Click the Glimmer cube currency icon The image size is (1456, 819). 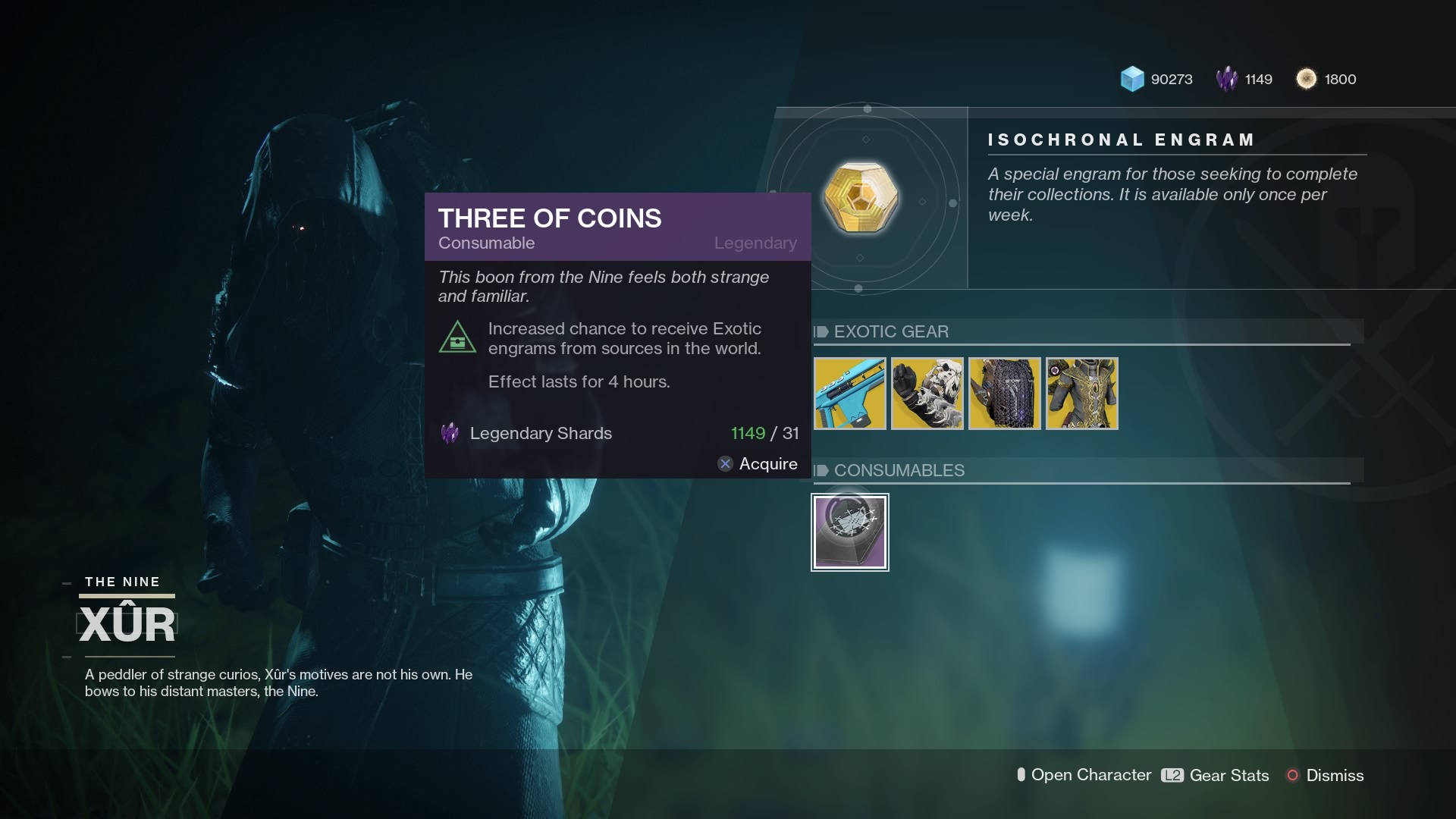[1131, 78]
